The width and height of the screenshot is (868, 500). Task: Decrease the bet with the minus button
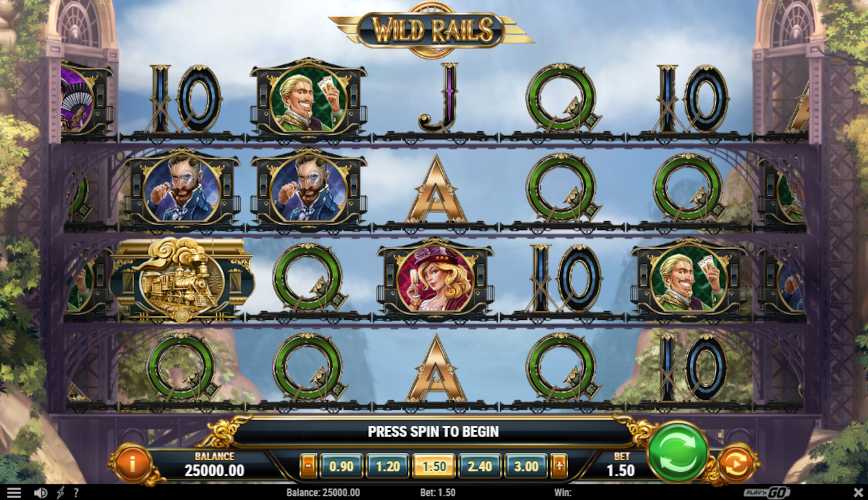point(307,465)
